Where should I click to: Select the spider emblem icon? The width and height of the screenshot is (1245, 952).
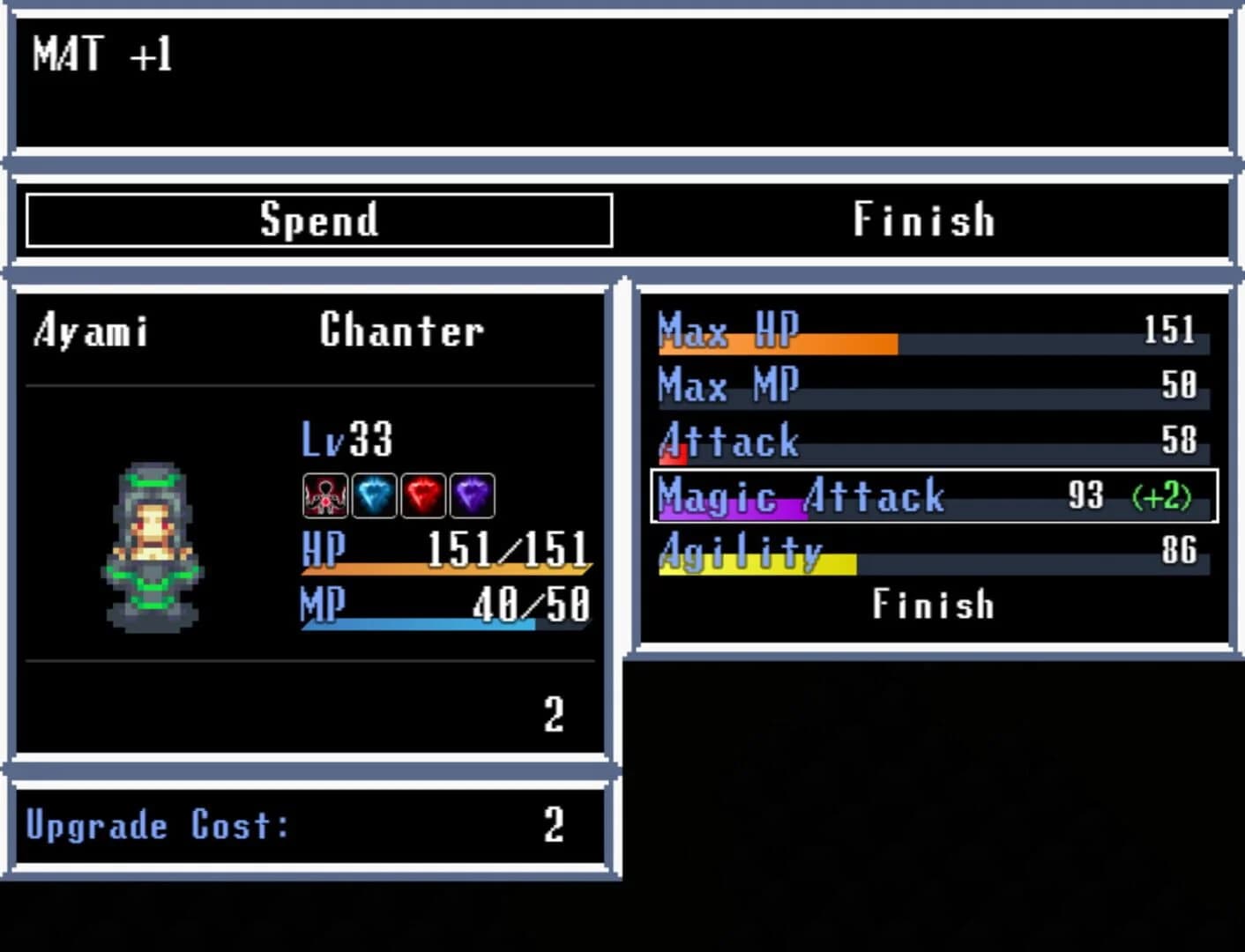324,495
